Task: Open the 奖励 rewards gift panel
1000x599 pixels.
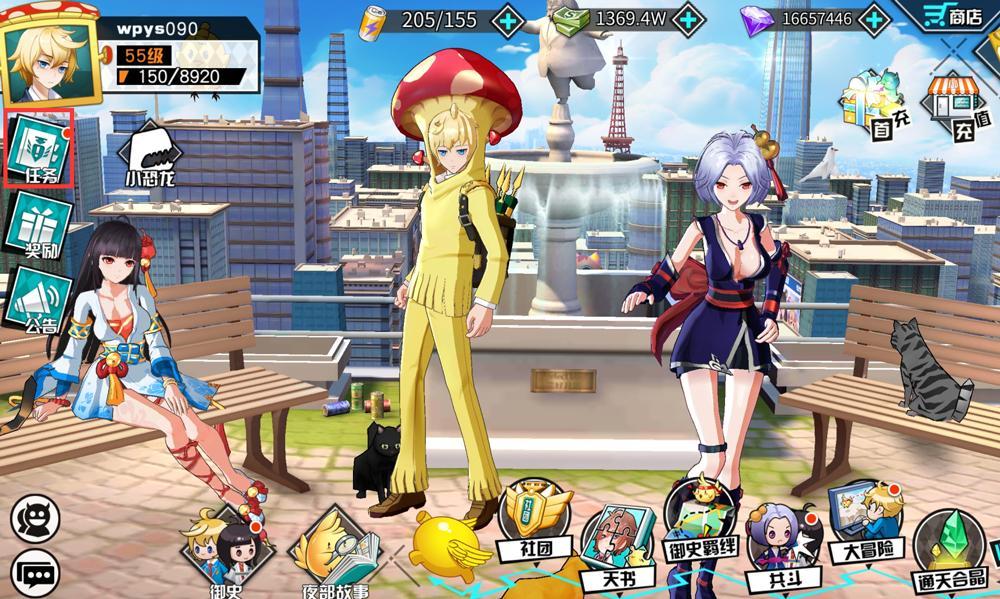Action: [x=39, y=226]
